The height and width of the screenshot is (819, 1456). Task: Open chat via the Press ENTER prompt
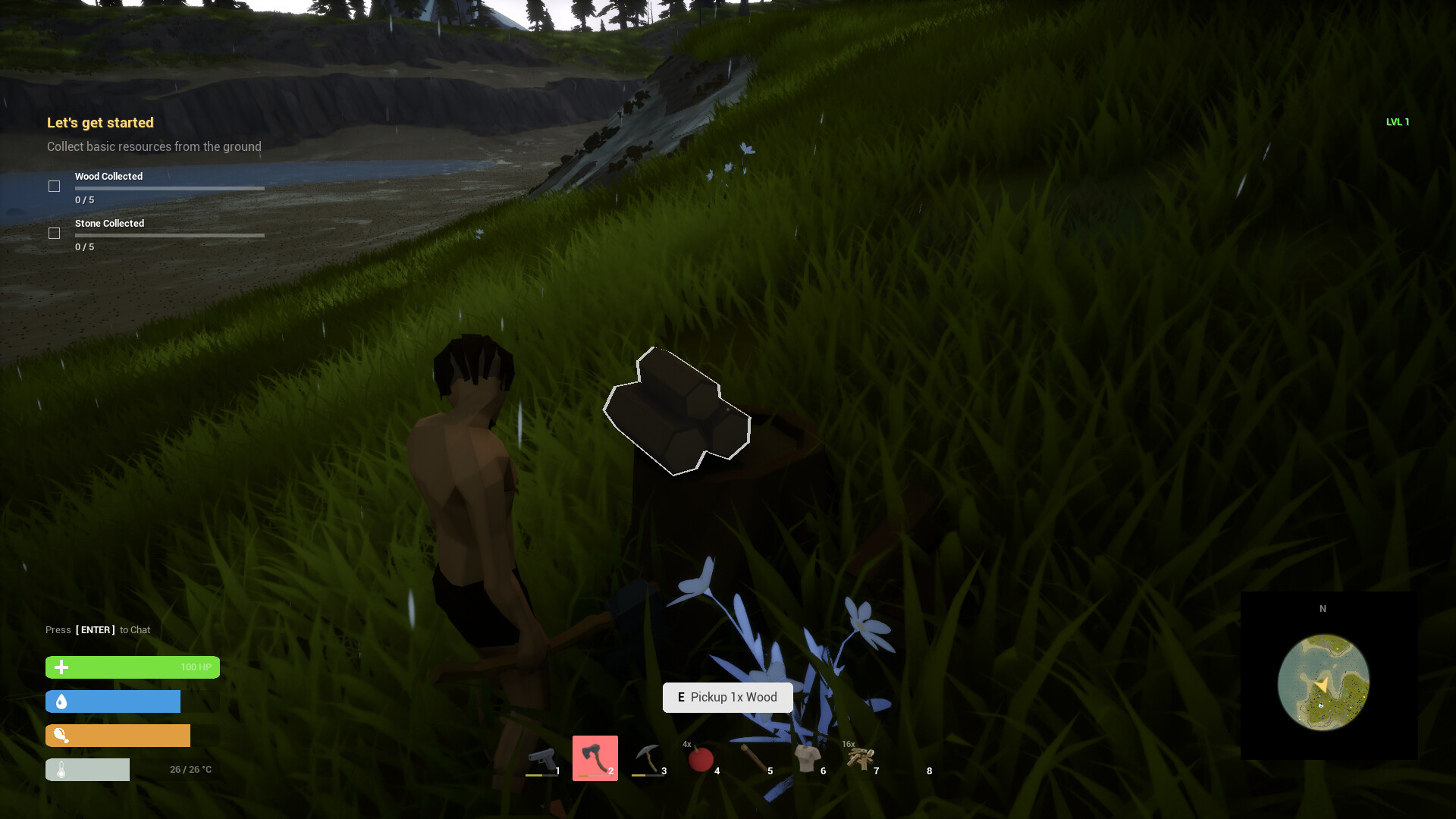point(96,629)
